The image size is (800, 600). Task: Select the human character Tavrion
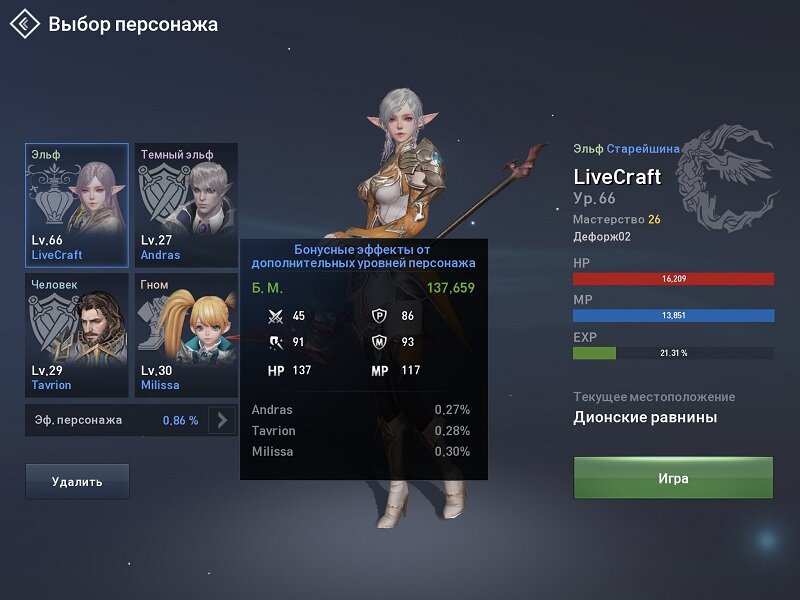click(77, 335)
